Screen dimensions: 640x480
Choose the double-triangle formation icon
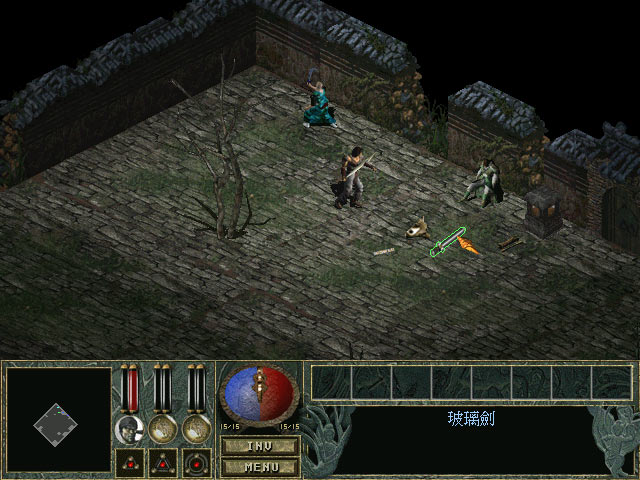pyautogui.click(x=162, y=462)
